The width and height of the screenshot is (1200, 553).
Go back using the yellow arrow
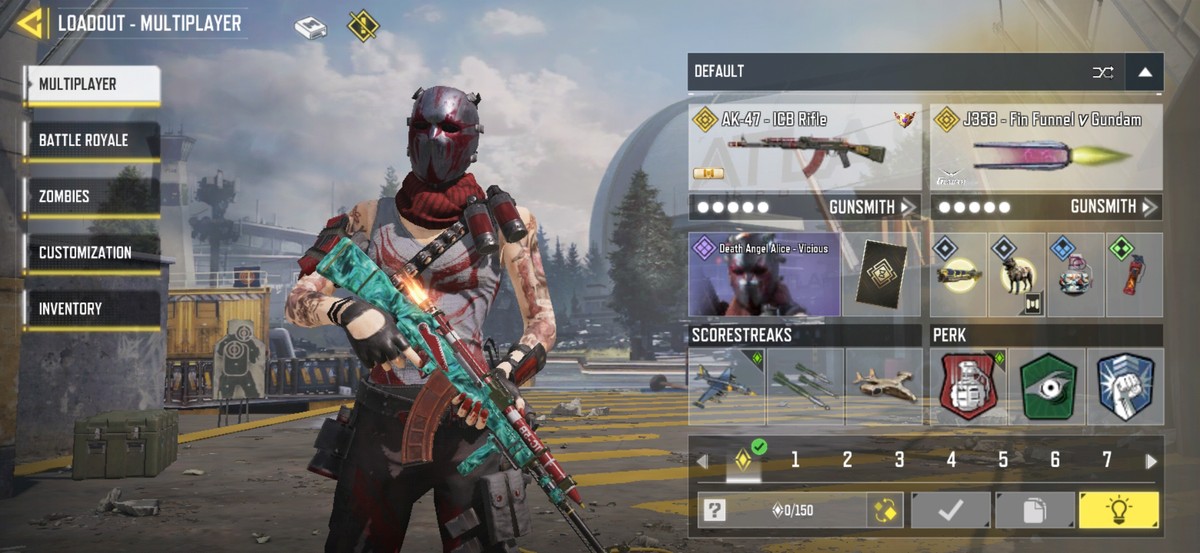tap(29, 23)
